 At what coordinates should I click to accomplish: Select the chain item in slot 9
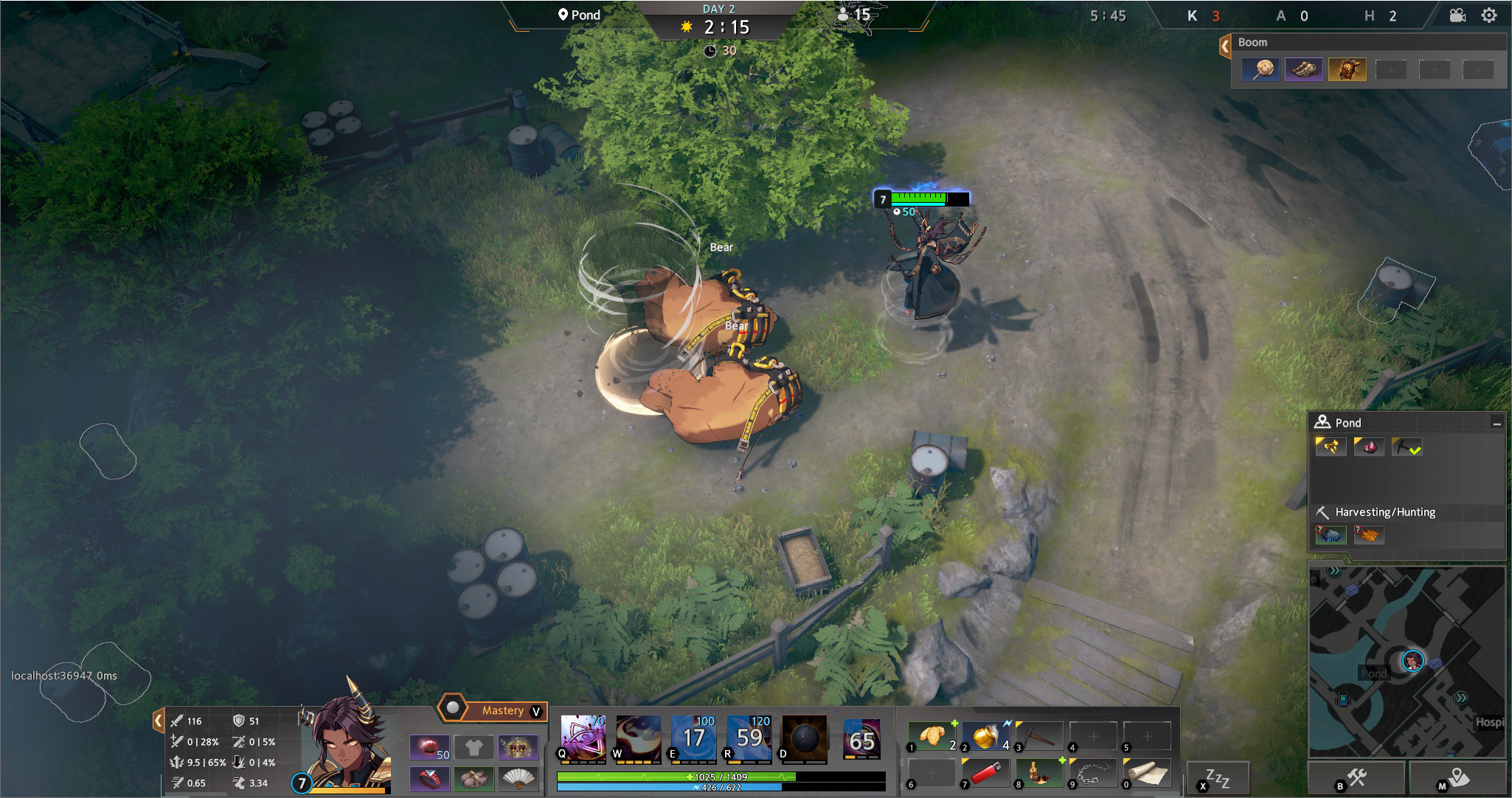(x=1093, y=773)
